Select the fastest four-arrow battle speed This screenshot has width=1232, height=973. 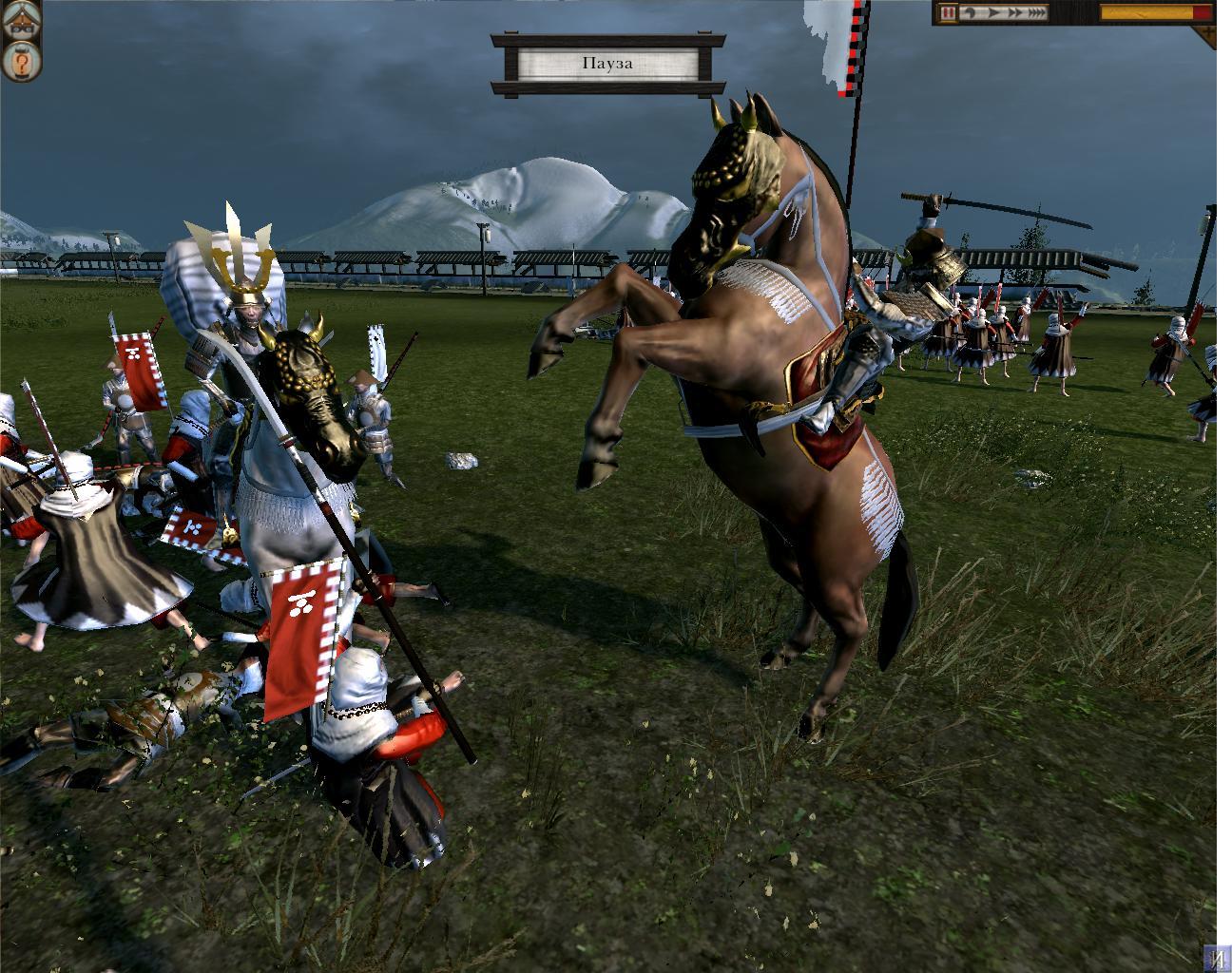(1036, 13)
